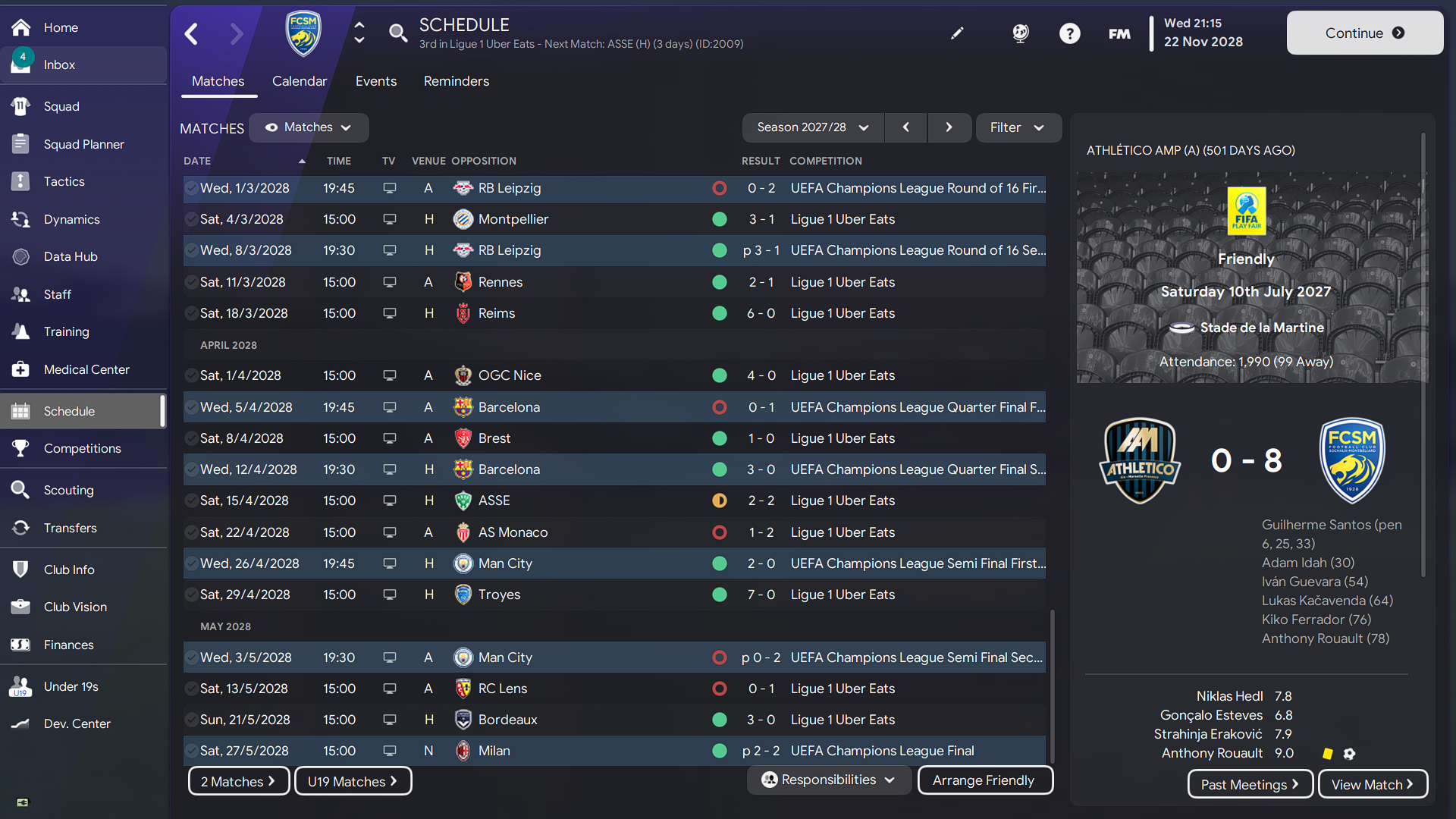Click the View Match button
The width and height of the screenshot is (1456, 819).
click(x=1373, y=784)
